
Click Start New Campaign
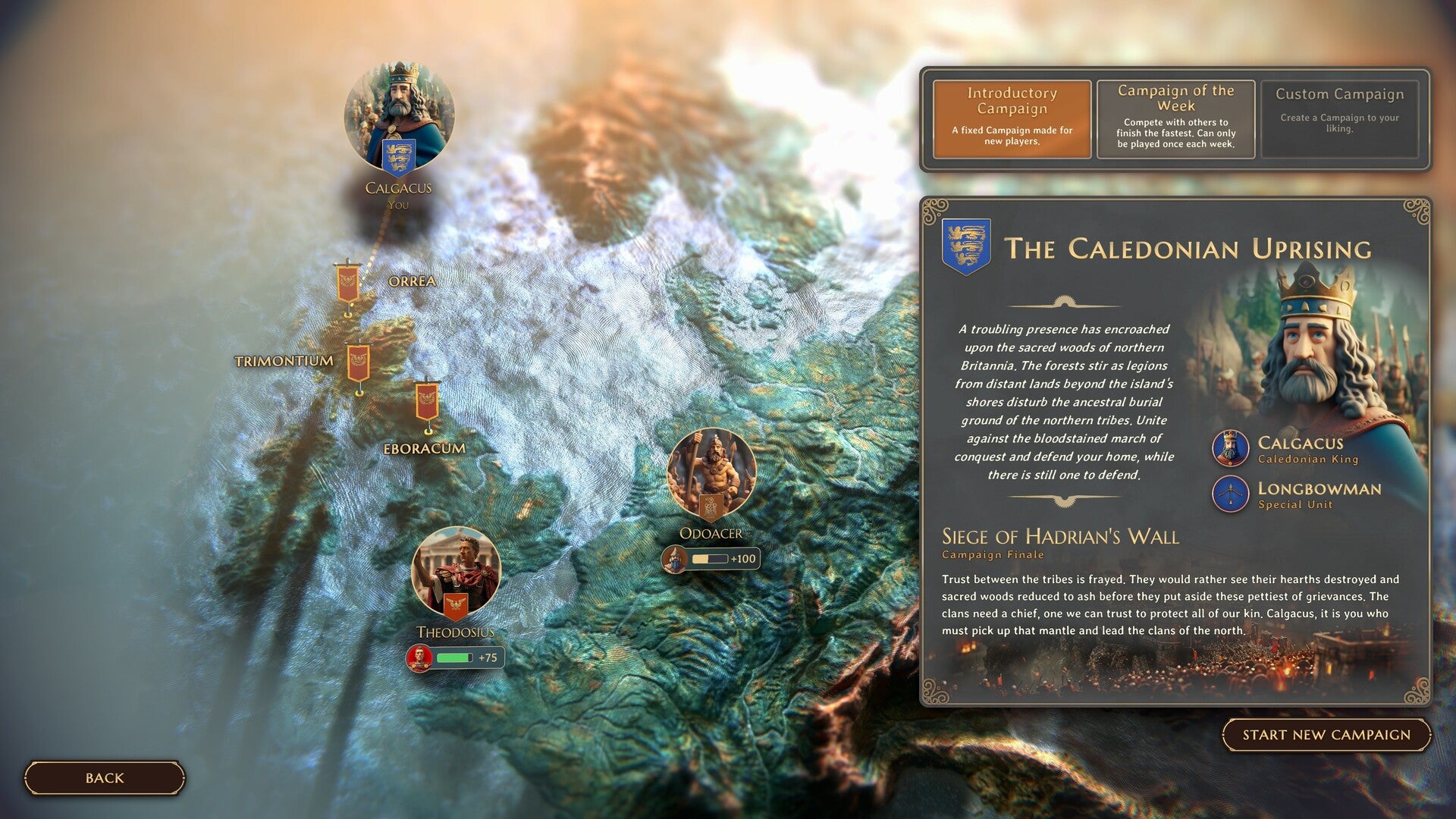pos(1326,734)
